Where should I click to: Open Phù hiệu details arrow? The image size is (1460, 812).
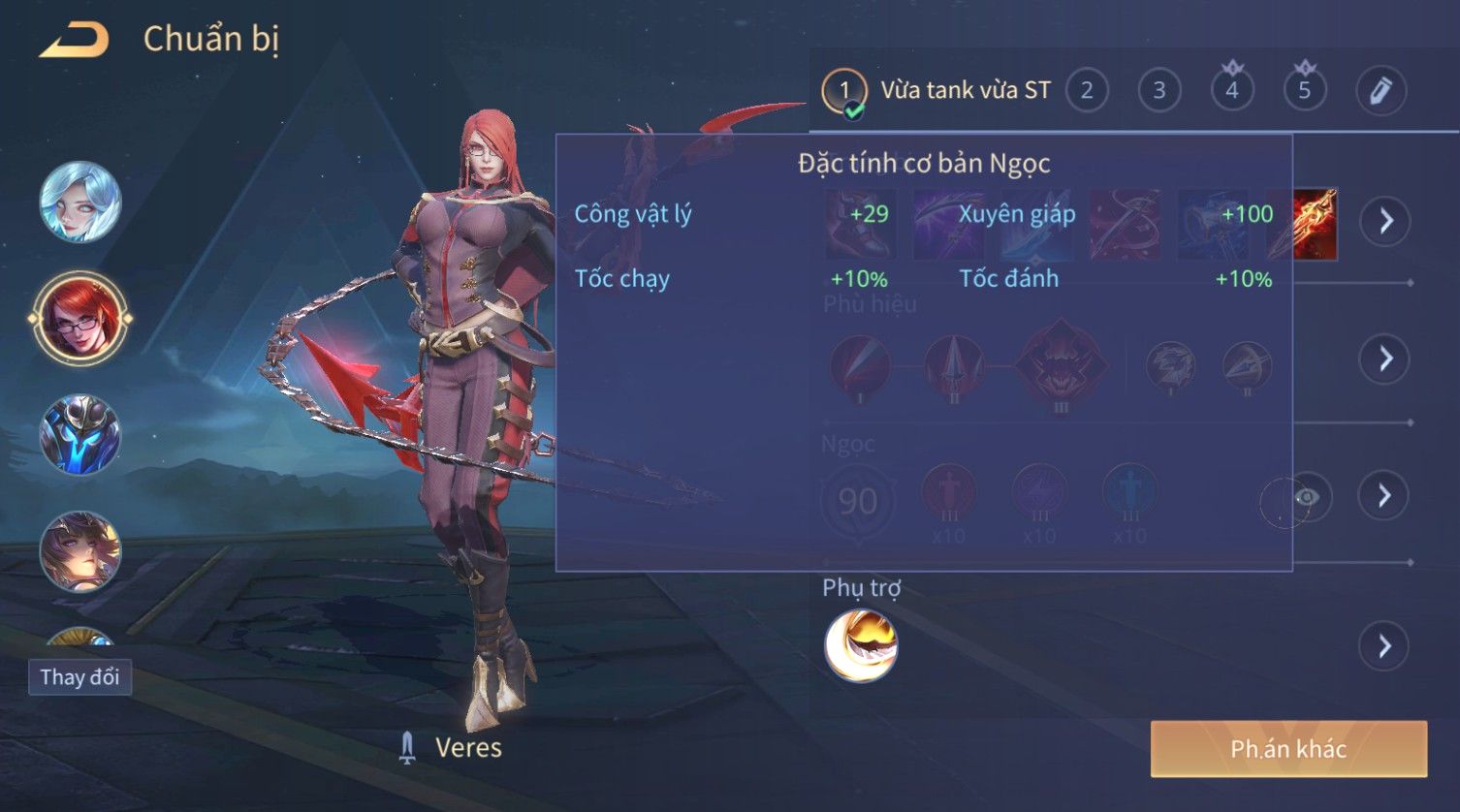coord(1385,359)
